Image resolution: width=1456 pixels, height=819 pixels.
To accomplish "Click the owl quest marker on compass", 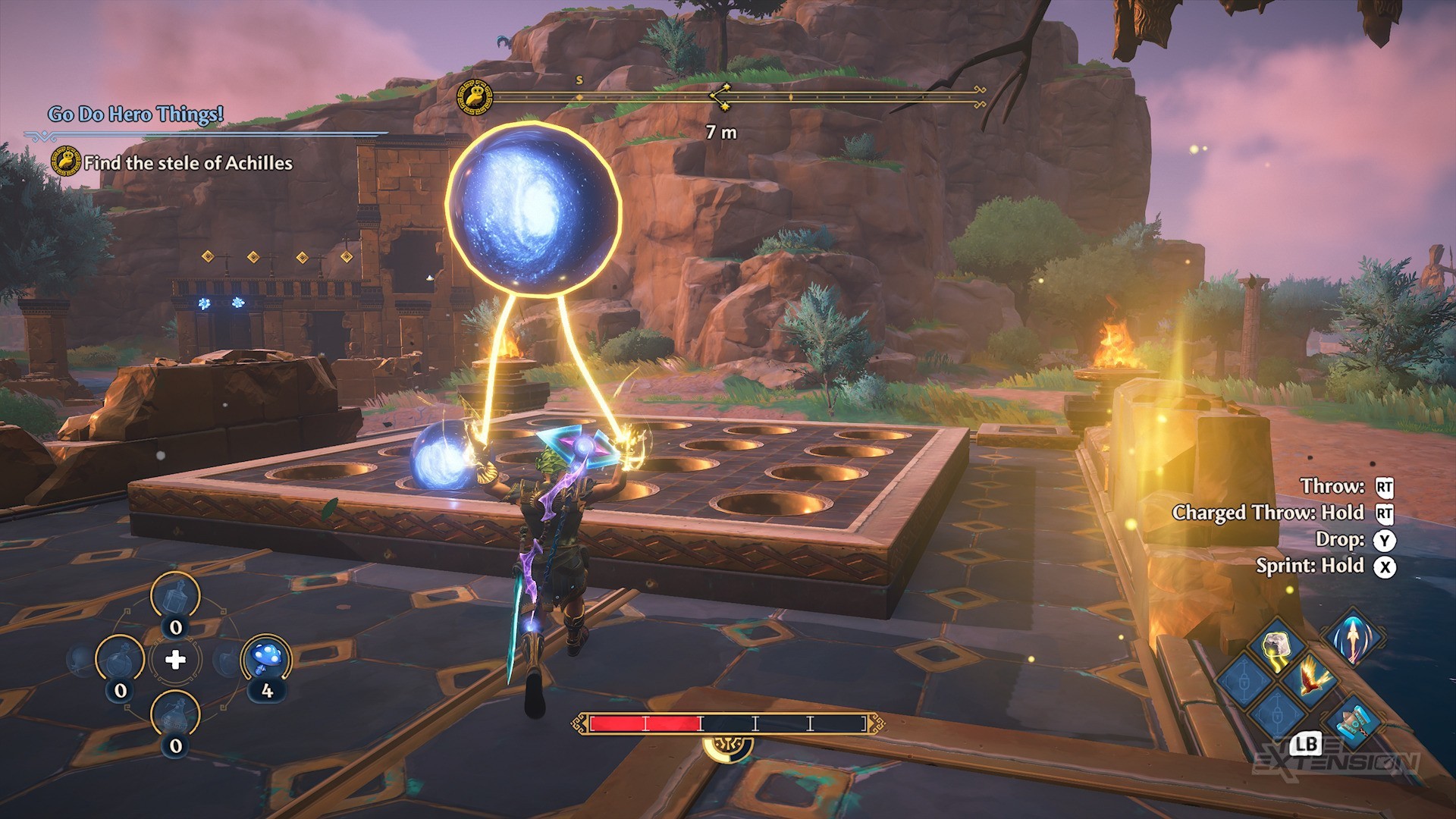I will [x=474, y=97].
